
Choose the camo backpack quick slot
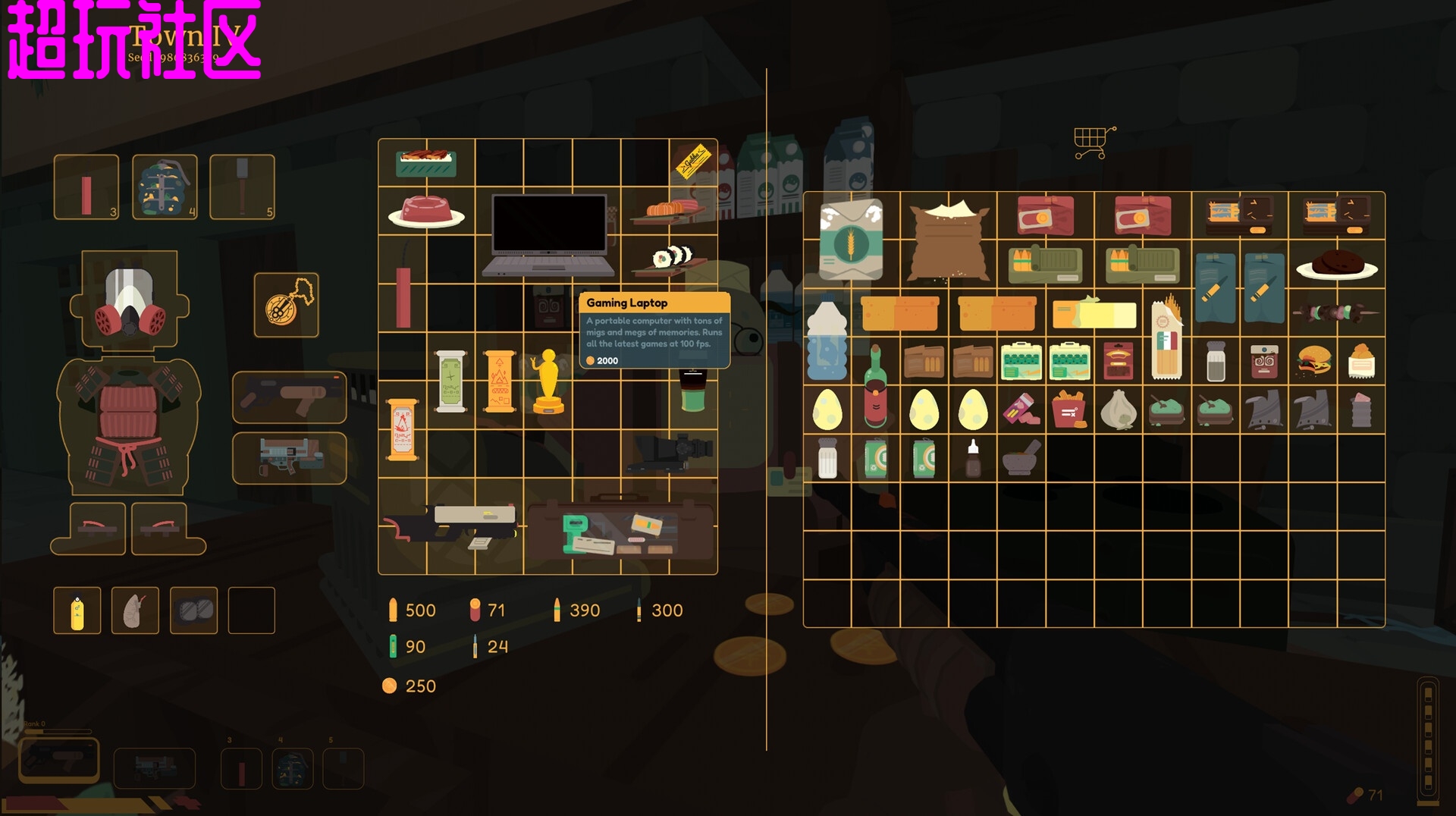[165, 187]
